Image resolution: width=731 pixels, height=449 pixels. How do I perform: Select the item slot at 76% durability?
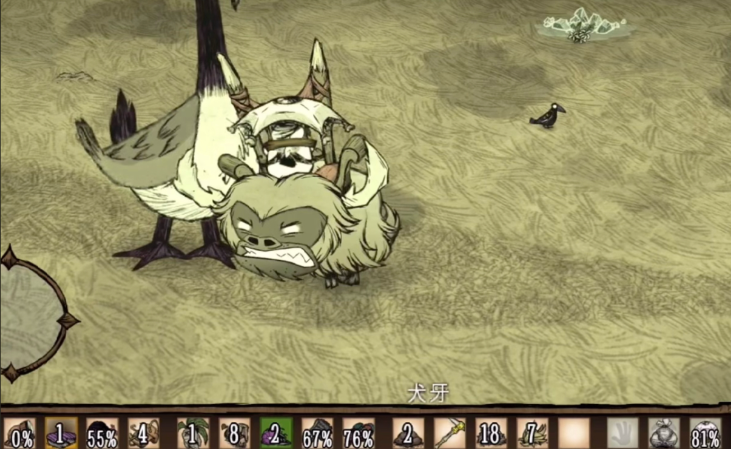357,434
